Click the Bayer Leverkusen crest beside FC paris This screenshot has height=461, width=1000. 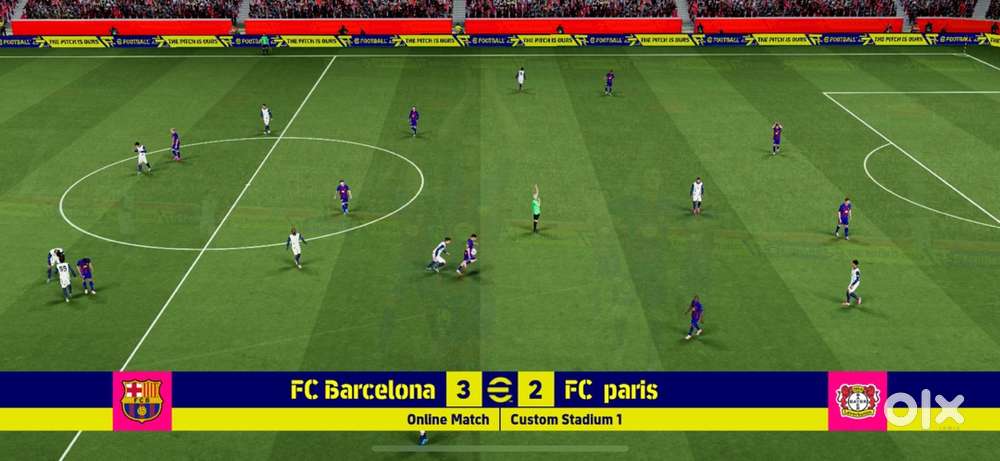click(x=857, y=400)
